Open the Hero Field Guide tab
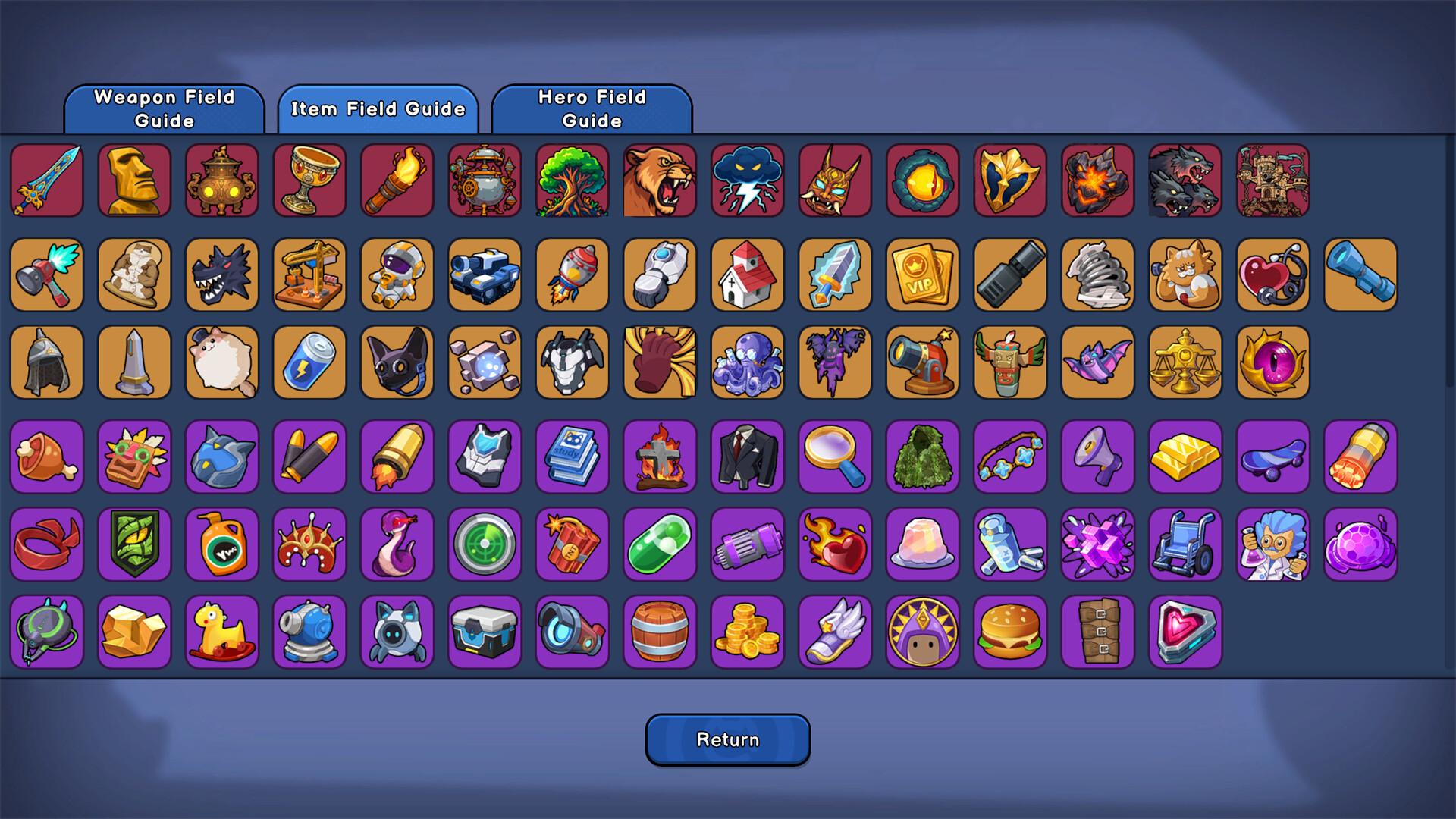The width and height of the screenshot is (1456, 819). (592, 108)
